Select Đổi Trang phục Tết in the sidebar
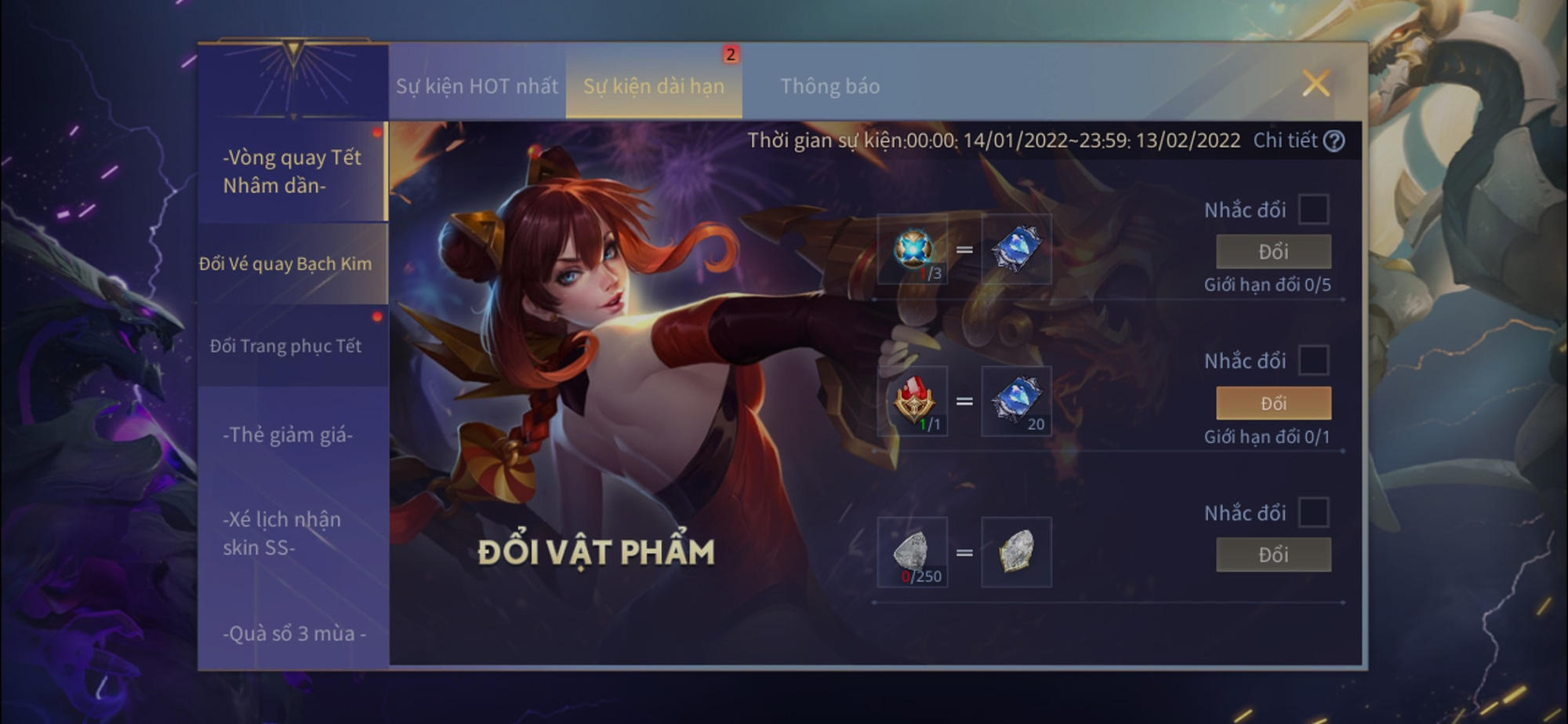1568x724 pixels. [x=285, y=346]
